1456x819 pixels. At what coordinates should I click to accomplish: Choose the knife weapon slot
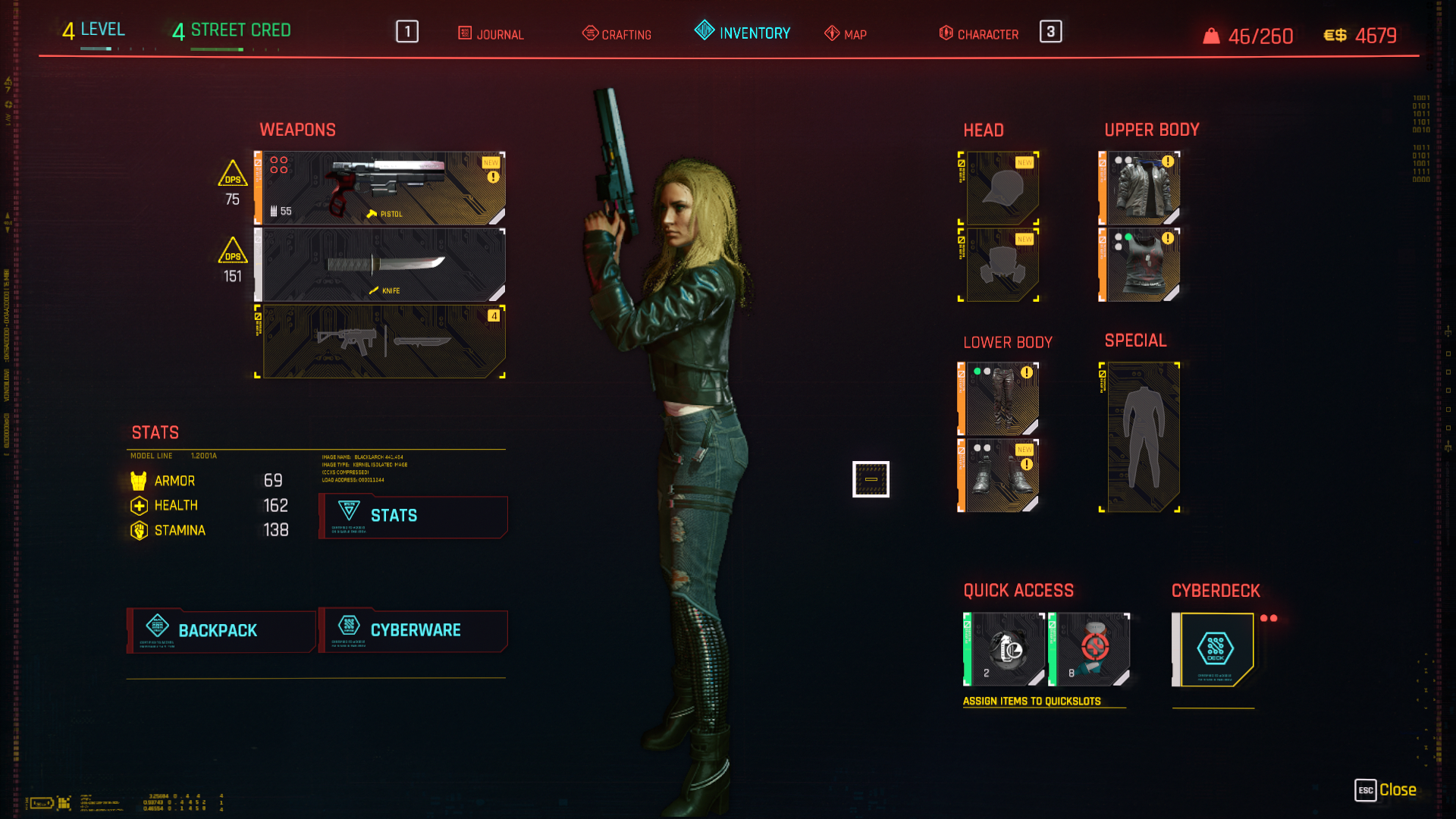pyautogui.click(x=381, y=265)
